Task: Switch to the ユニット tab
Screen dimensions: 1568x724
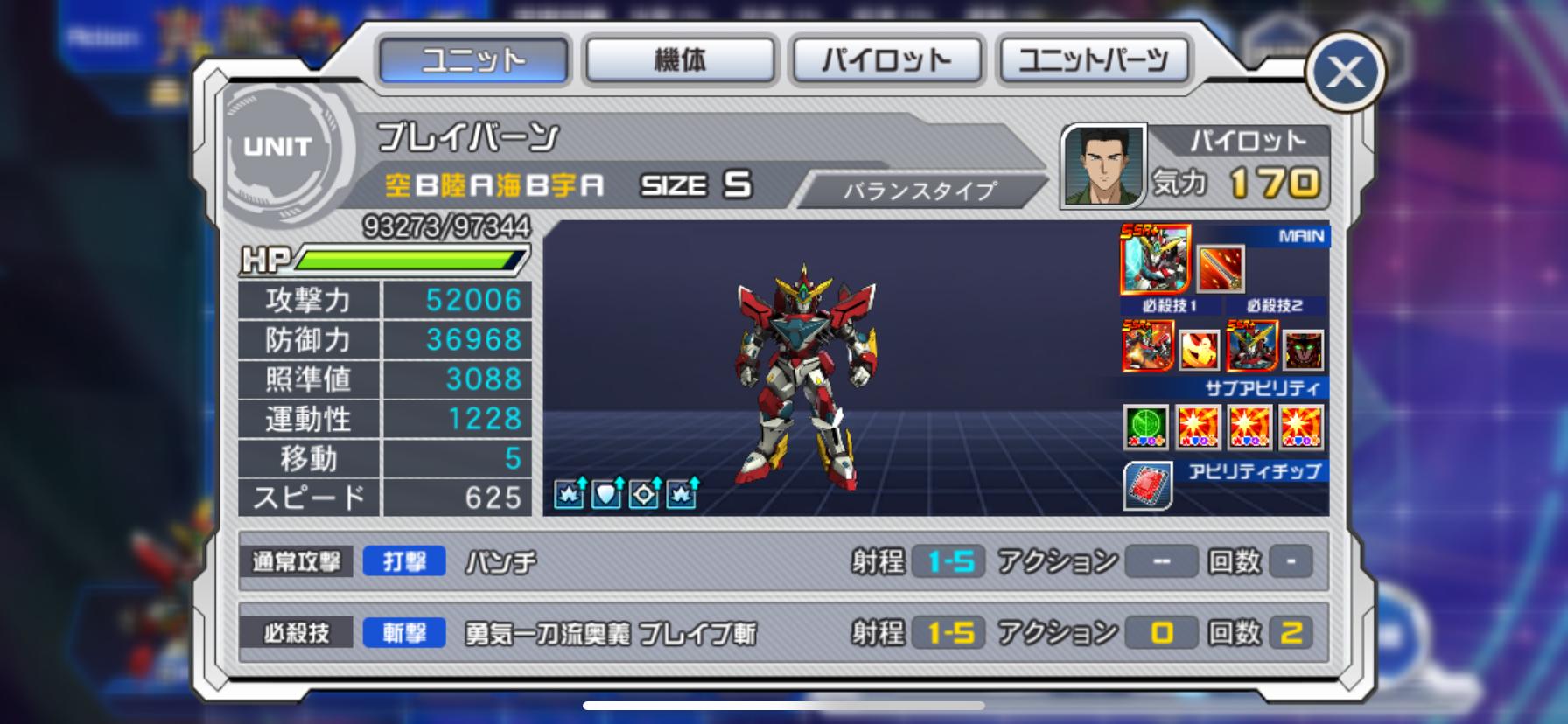Action: (473, 59)
